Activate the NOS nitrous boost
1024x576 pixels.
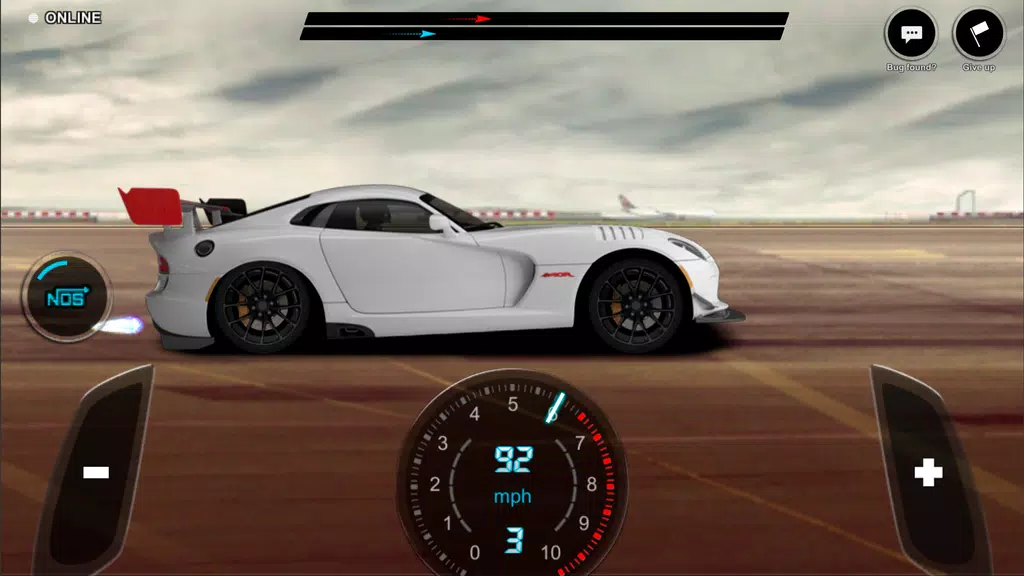click(67, 296)
